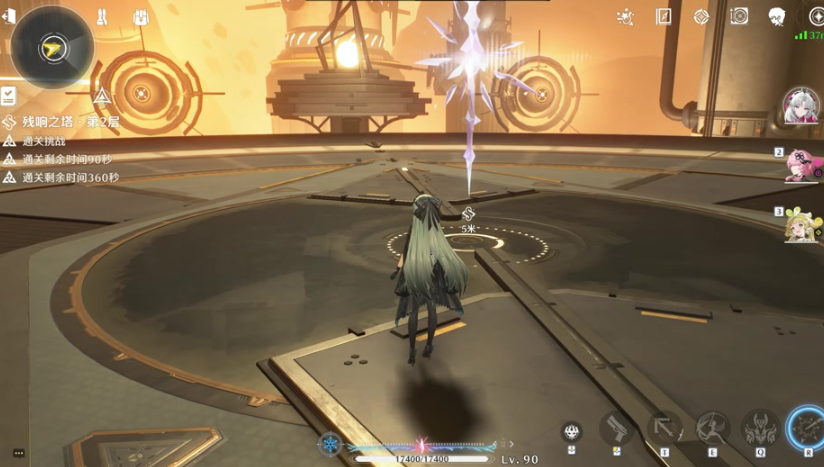Click the small utility gadget icon
The image size is (824, 467).
pyautogui.click(x=571, y=431)
